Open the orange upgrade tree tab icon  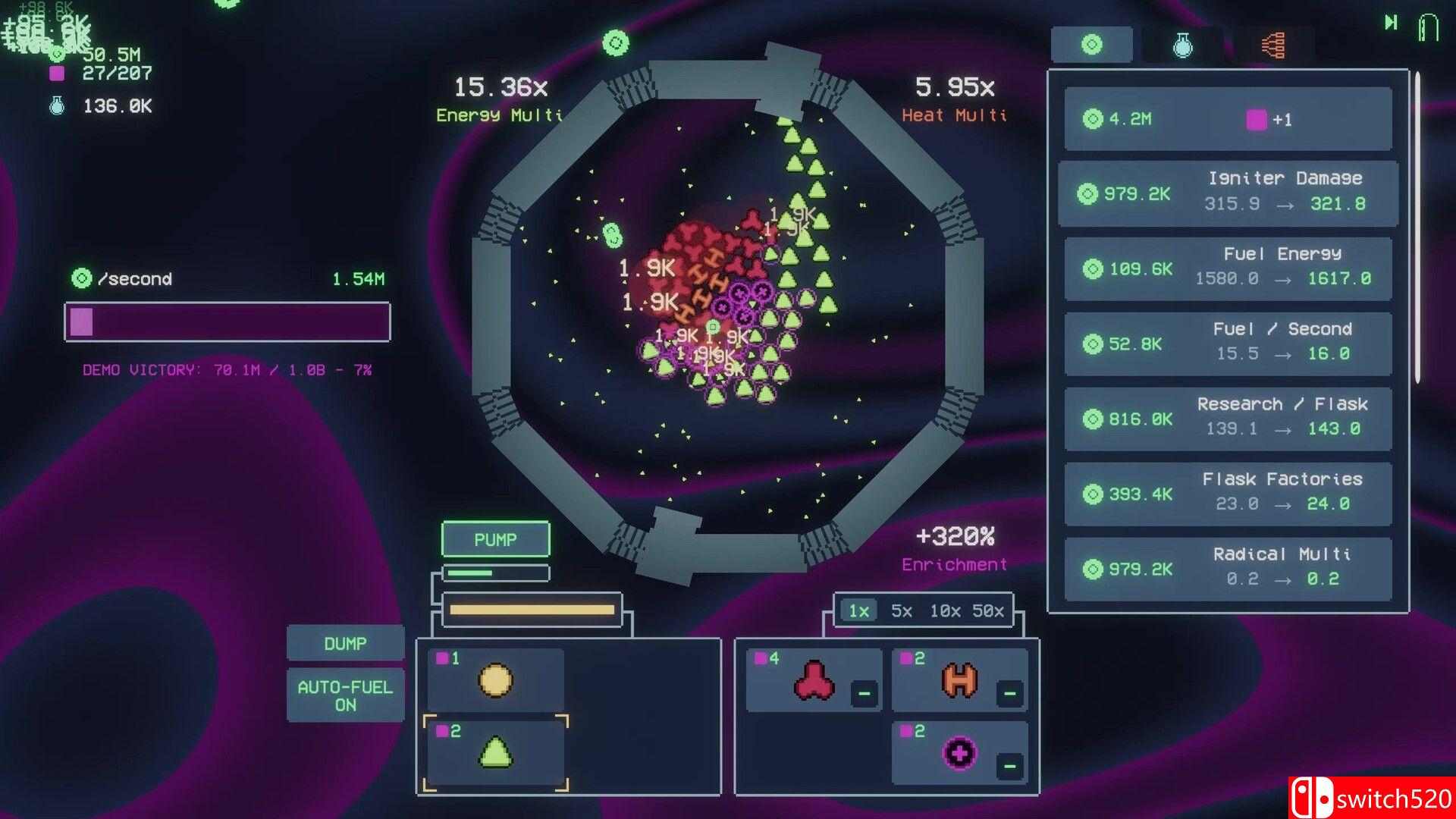1273,44
